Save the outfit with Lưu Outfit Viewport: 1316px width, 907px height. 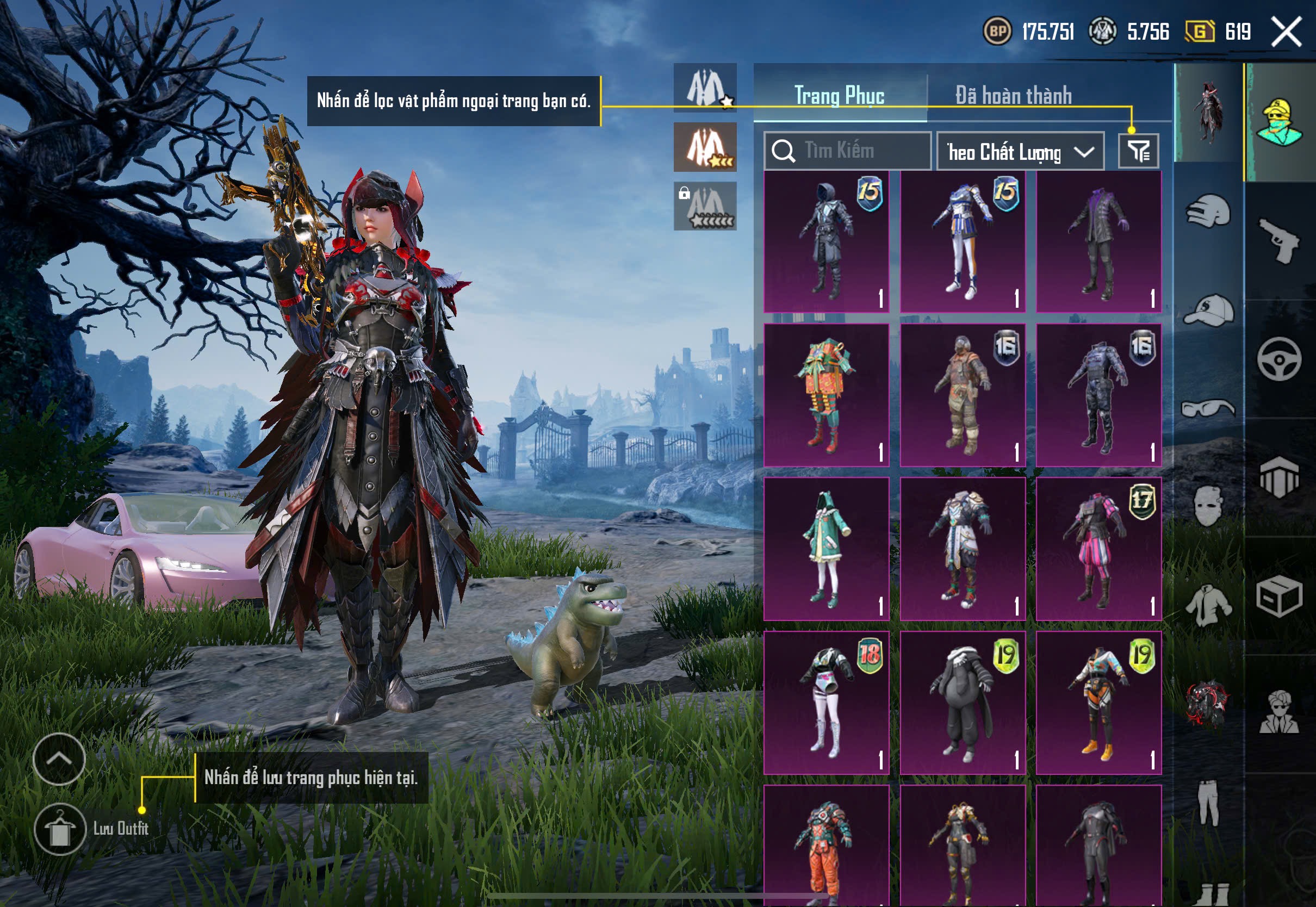[x=60, y=829]
